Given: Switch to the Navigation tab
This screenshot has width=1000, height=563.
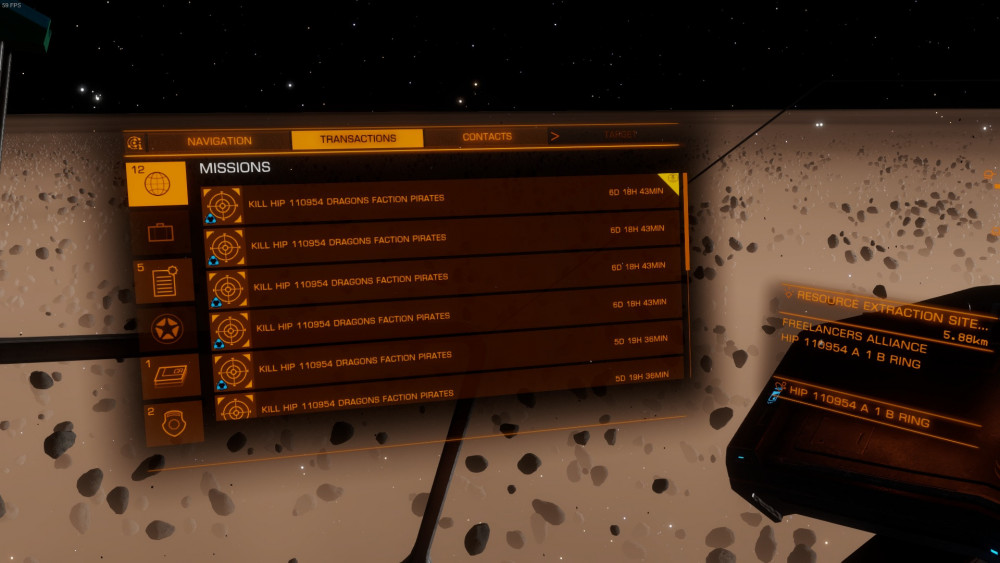Looking at the screenshot, I should coord(219,141).
